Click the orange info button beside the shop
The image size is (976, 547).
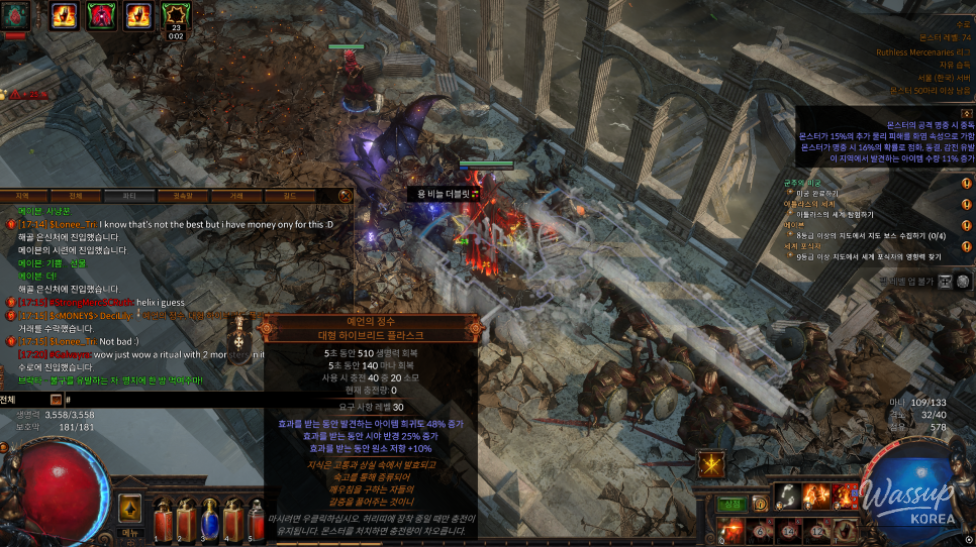tap(760, 503)
